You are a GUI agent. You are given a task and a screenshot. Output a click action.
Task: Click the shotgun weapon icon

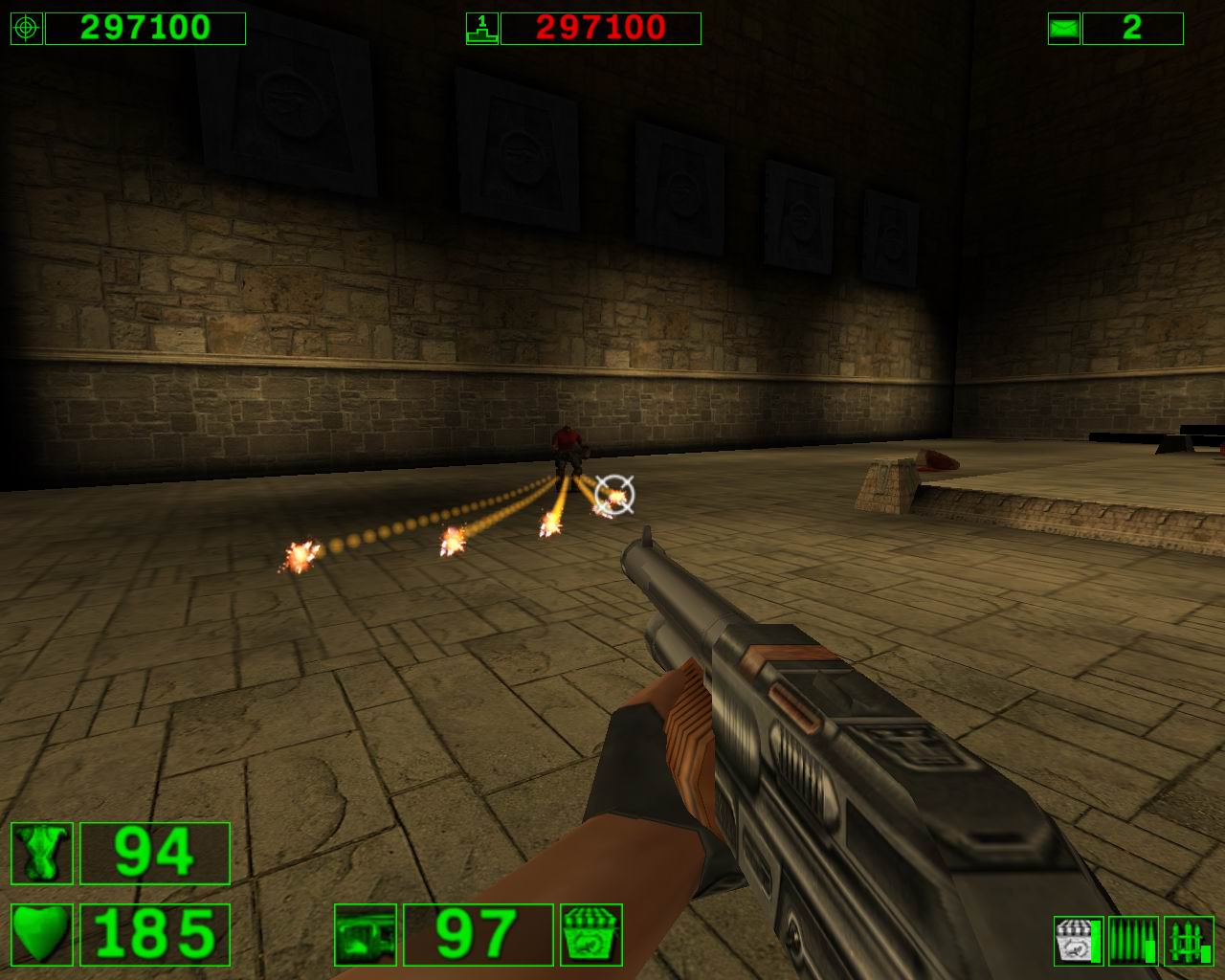(365, 934)
